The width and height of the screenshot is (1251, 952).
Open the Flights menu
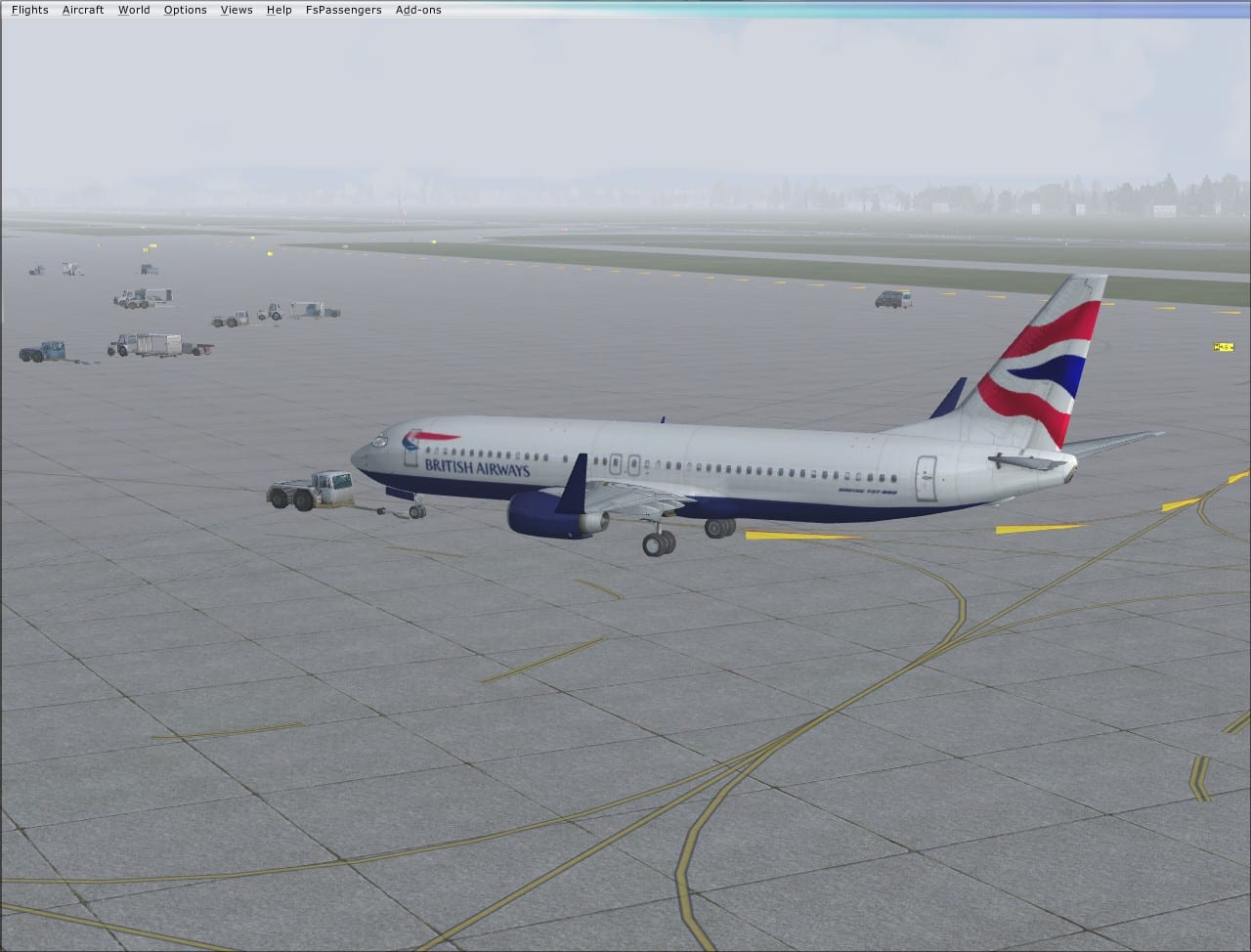point(29,10)
